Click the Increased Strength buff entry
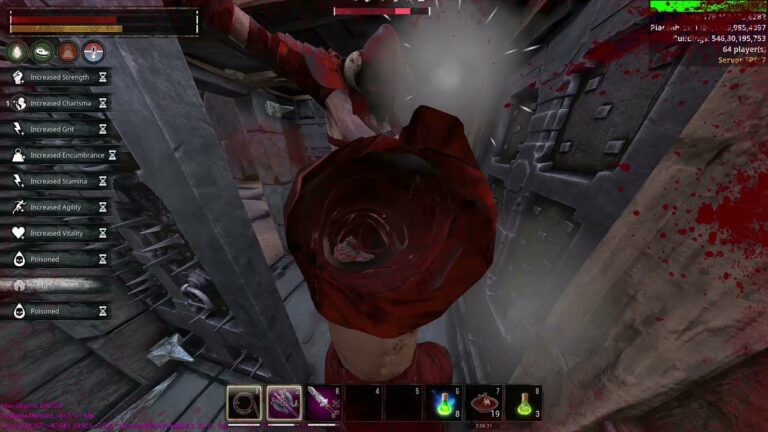Screen dimensions: 768x432 coord(59,77)
